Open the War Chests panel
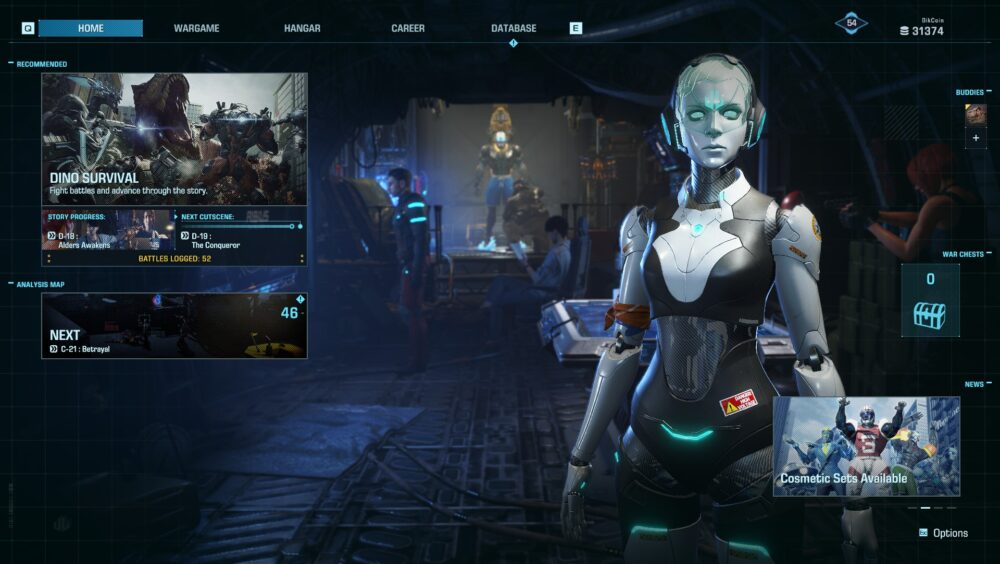The width and height of the screenshot is (1000, 564). (x=930, y=300)
